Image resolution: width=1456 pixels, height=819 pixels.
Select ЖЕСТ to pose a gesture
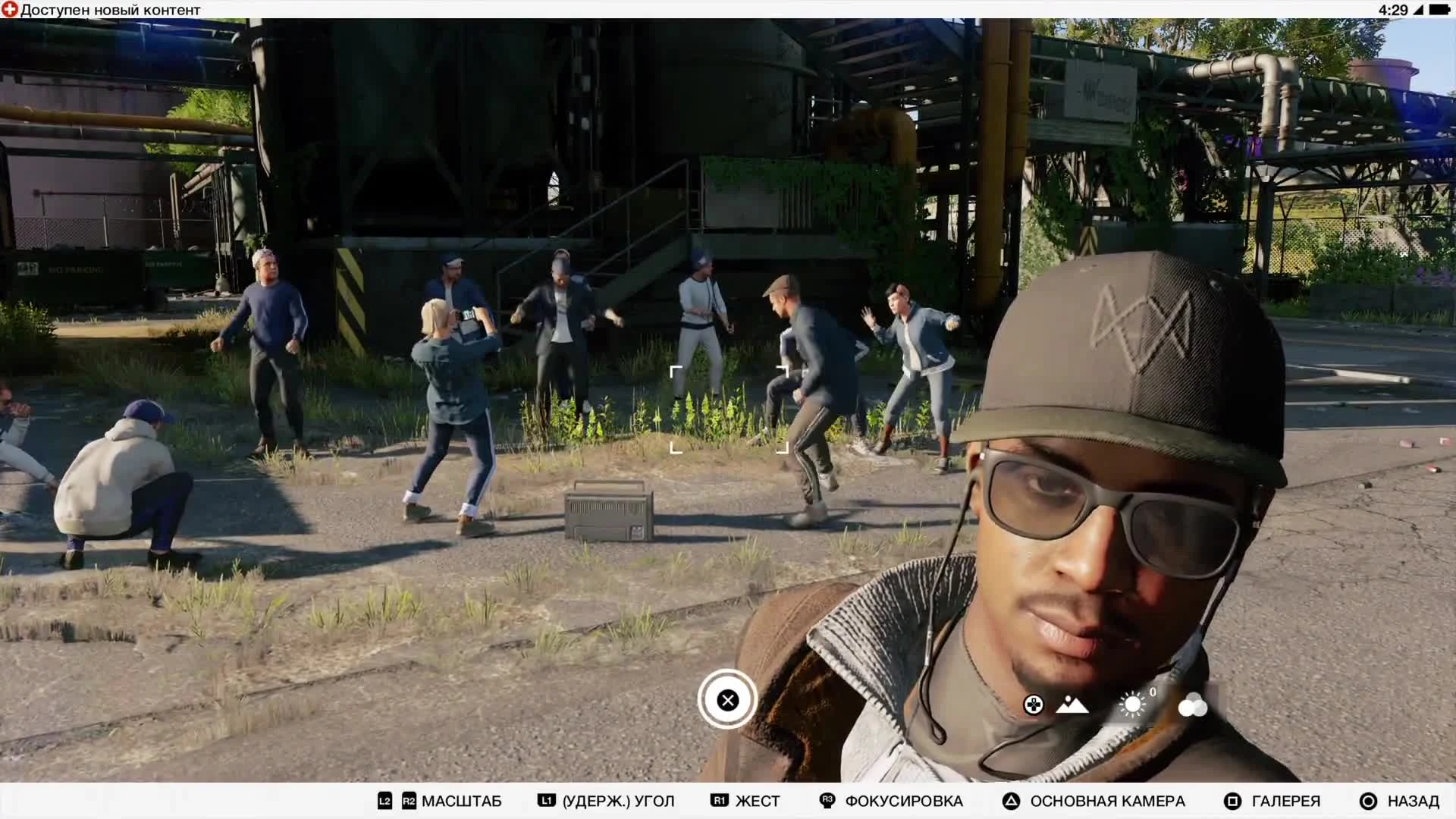pyautogui.click(x=757, y=801)
